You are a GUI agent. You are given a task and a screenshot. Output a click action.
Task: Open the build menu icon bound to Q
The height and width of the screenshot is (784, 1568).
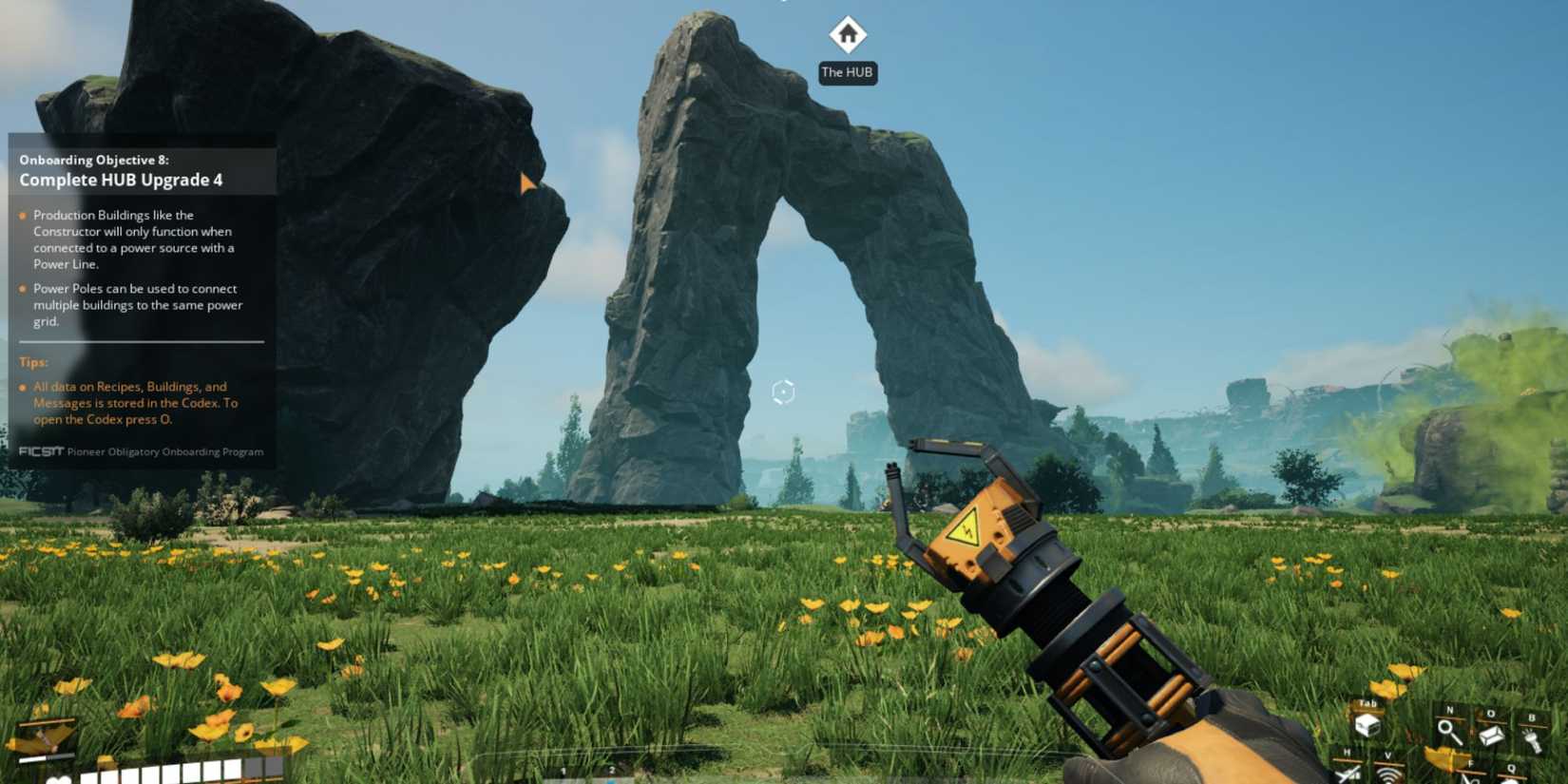click(1511, 779)
